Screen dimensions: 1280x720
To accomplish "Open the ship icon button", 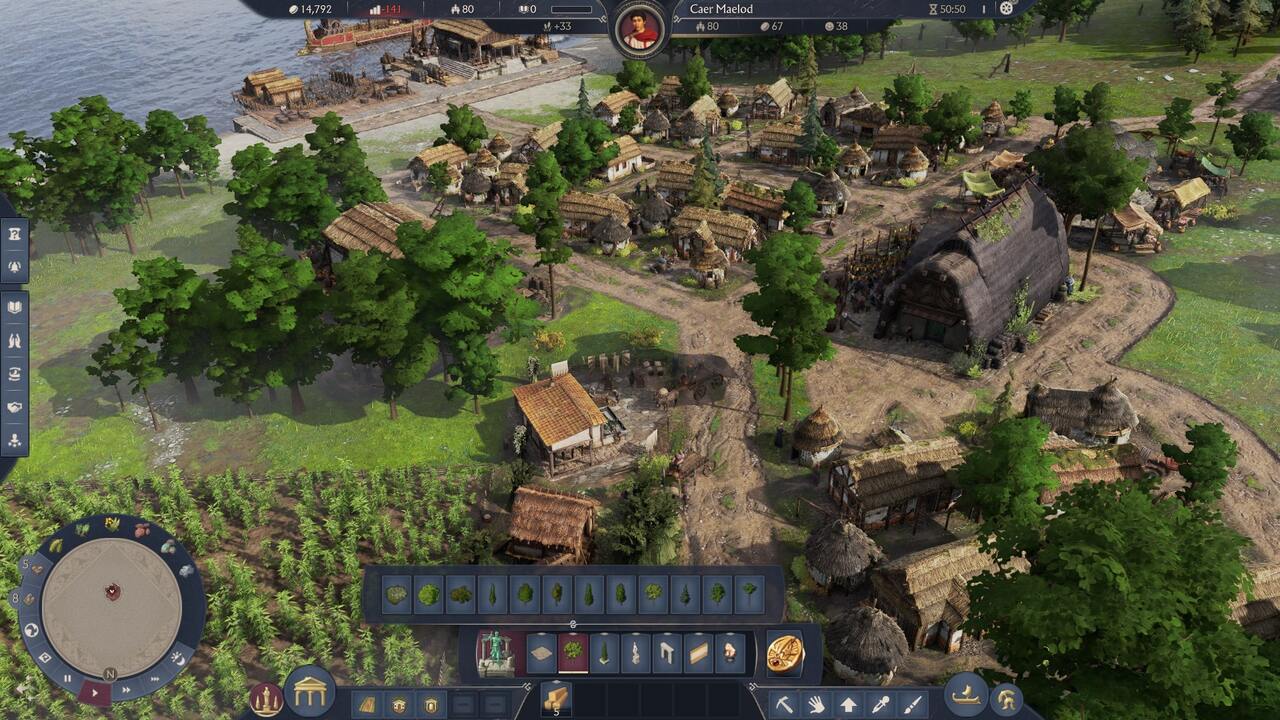I will [x=966, y=695].
